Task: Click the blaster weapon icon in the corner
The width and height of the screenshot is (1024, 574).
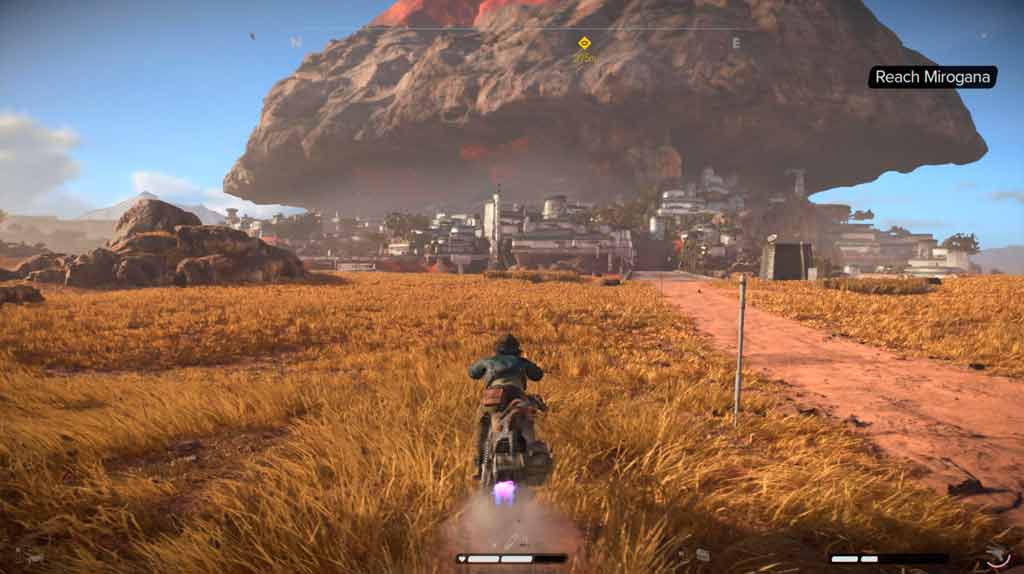Action: [x=995, y=555]
